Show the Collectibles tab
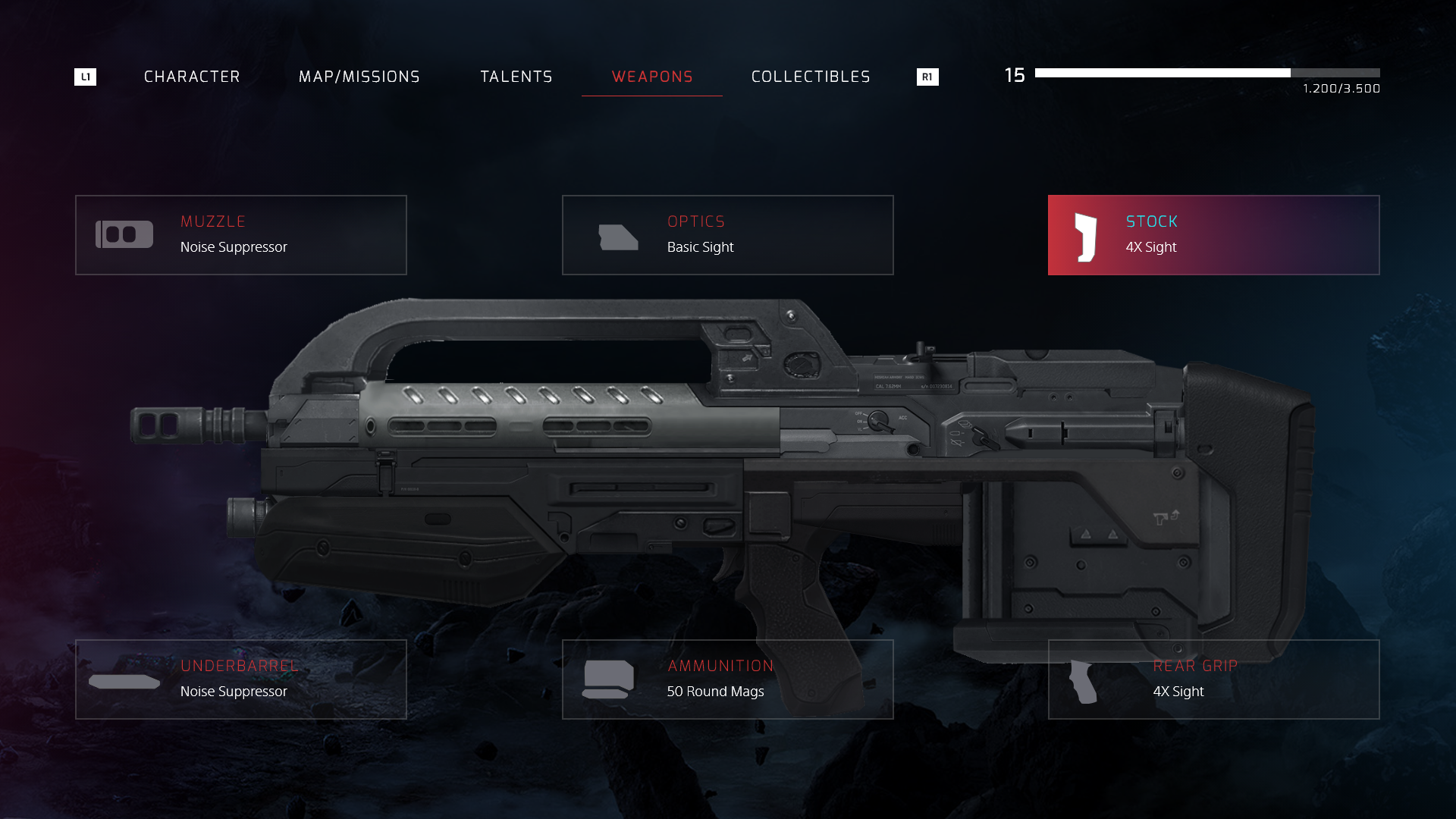 811,77
